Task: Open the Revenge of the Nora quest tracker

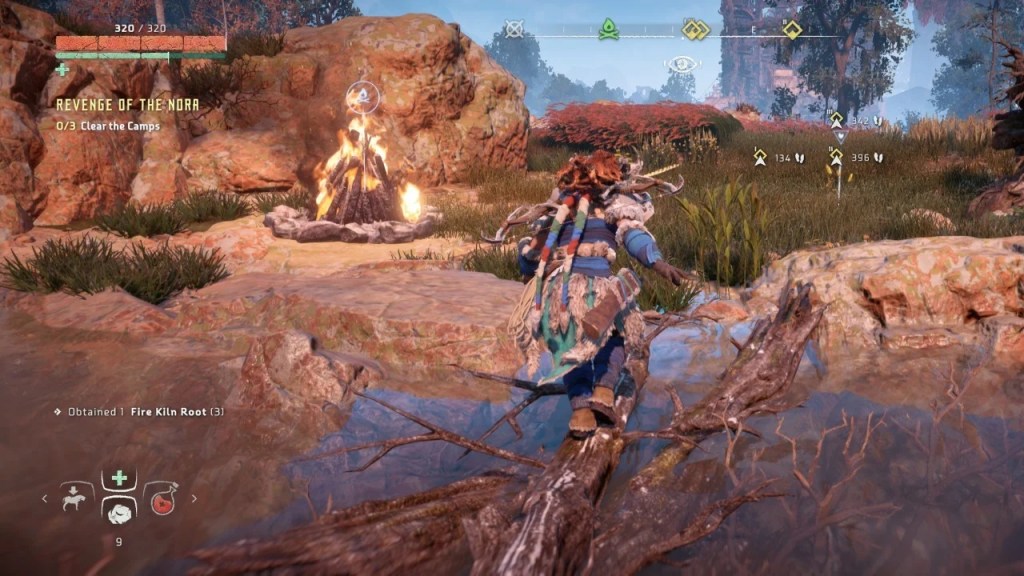Action: (127, 104)
